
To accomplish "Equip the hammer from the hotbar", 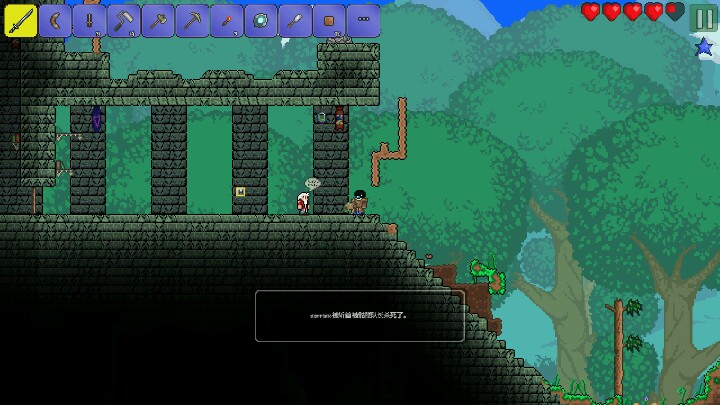I will coord(157,20).
